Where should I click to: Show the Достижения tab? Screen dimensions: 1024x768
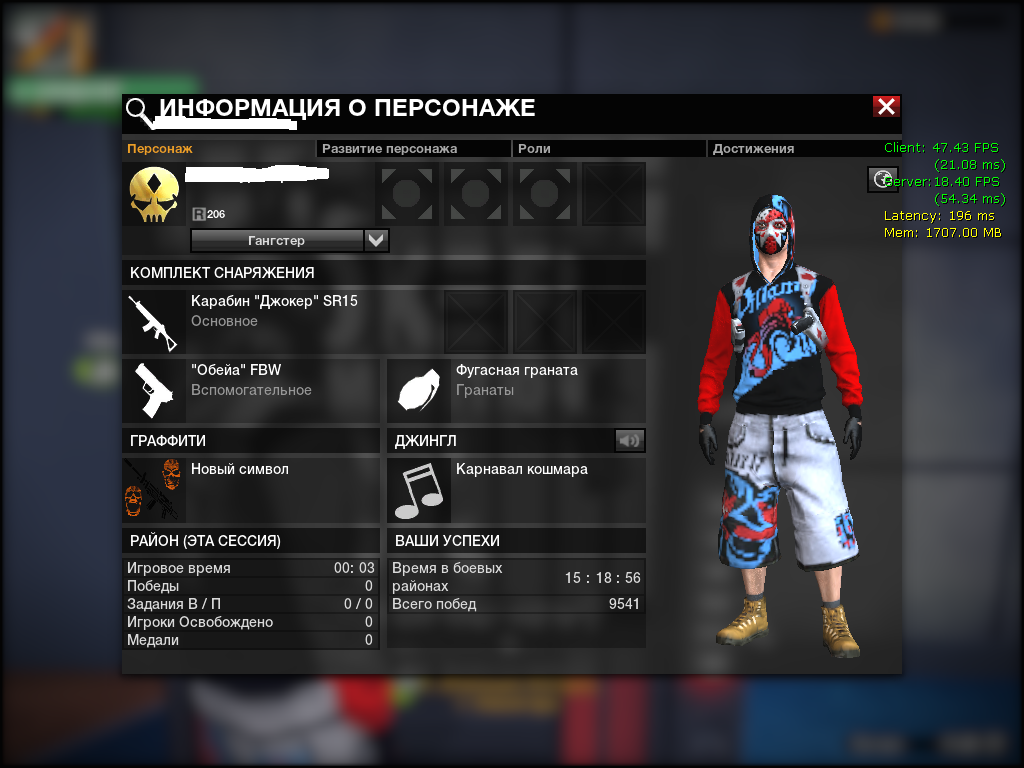coord(753,148)
